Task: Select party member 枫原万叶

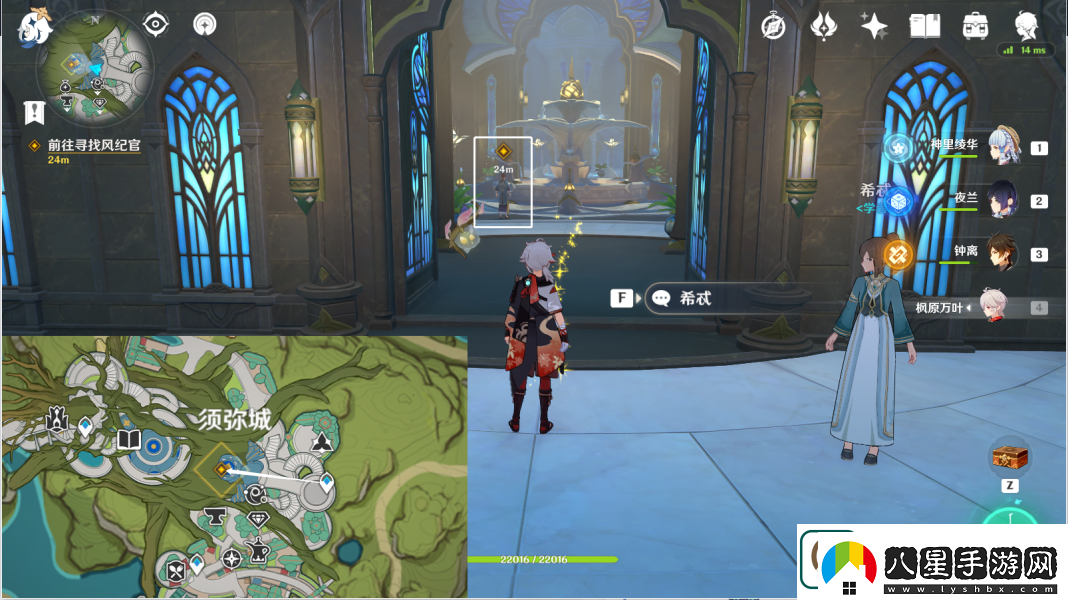Action: coord(990,308)
